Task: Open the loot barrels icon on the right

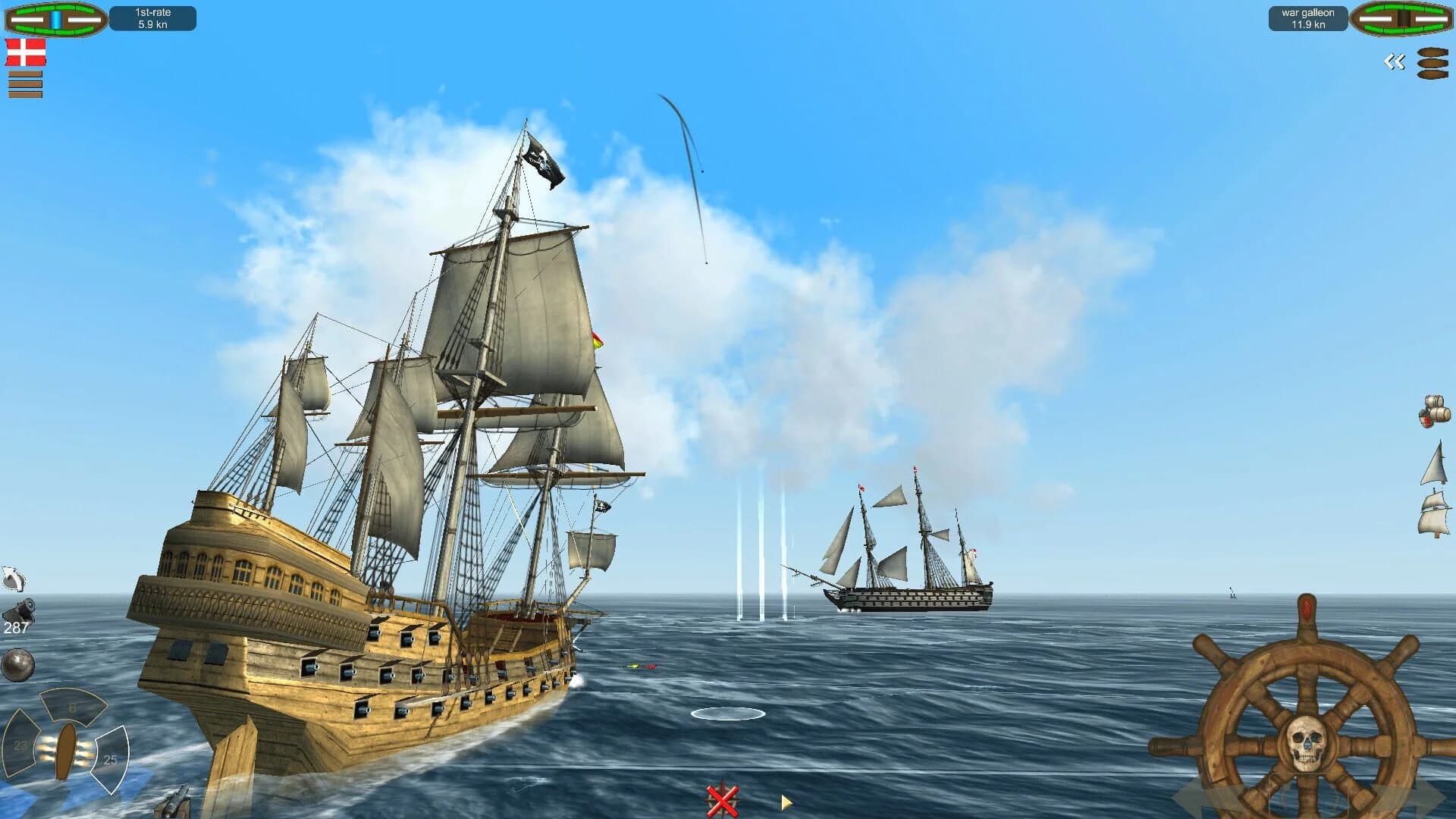Action: pos(1434,411)
